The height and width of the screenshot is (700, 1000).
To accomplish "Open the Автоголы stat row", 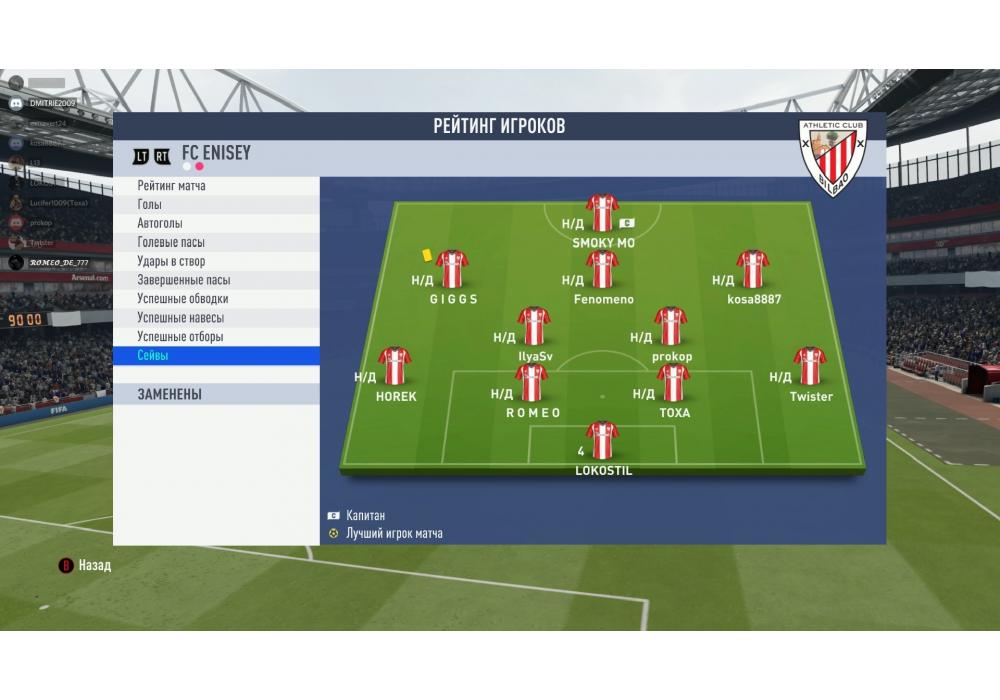I will pyautogui.click(x=215, y=224).
